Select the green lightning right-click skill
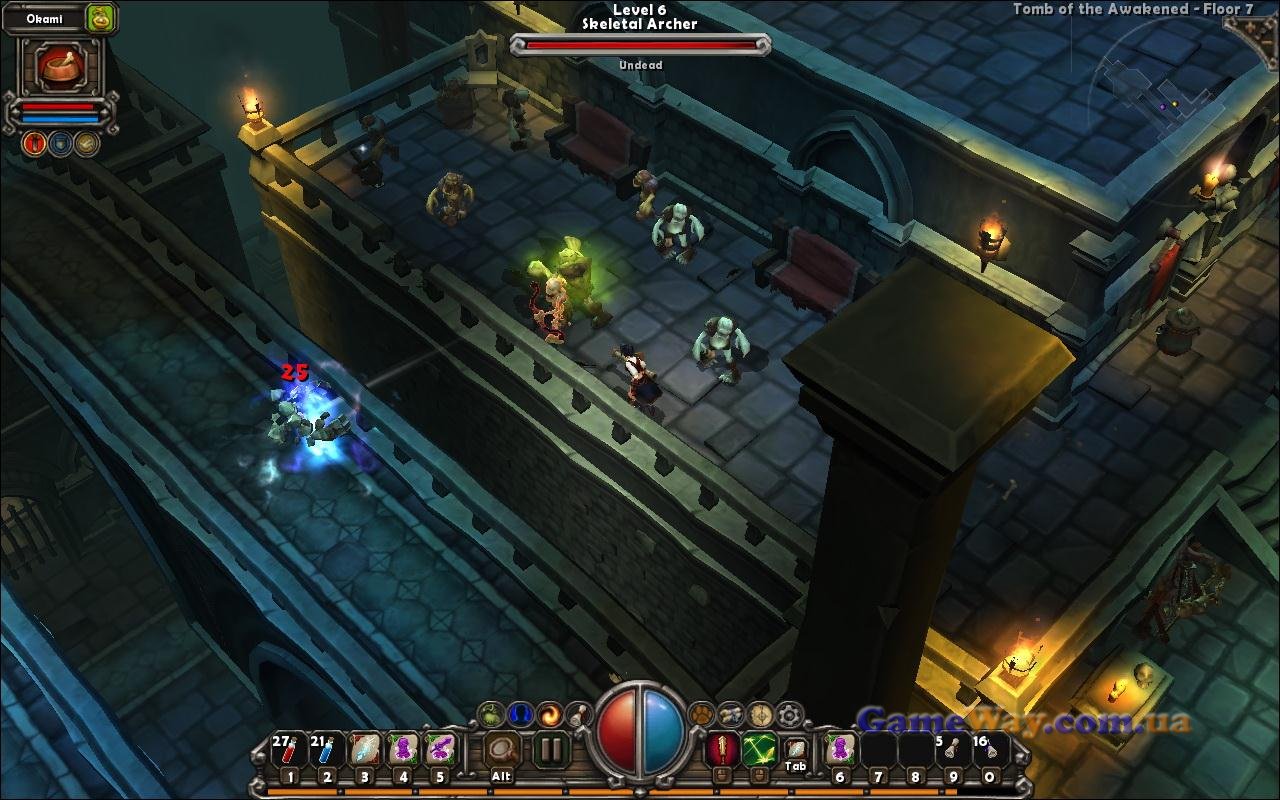Image resolution: width=1280 pixels, height=800 pixels. [758, 749]
